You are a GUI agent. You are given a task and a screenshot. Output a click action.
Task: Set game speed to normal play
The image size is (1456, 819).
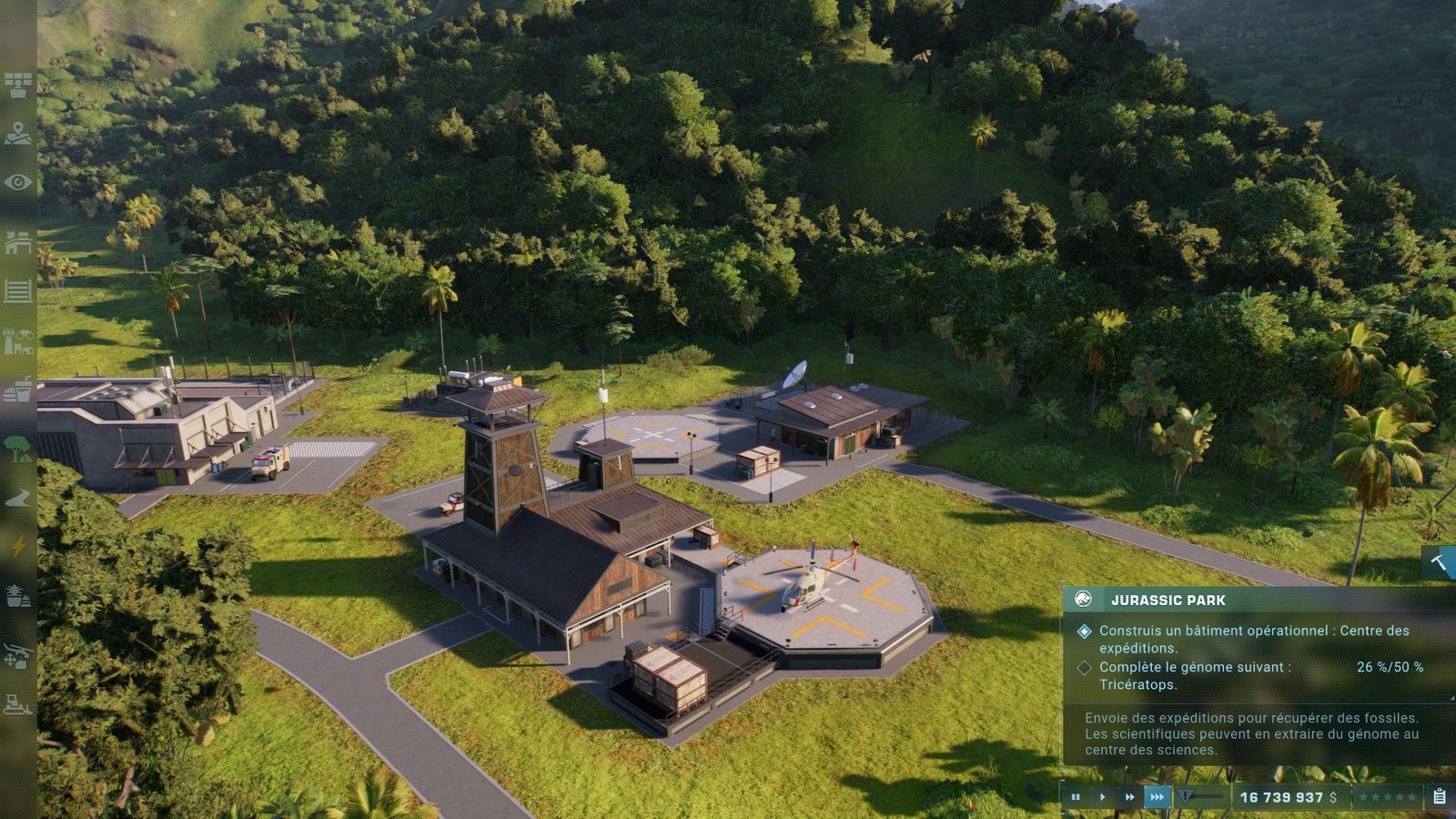pos(1102,797)
